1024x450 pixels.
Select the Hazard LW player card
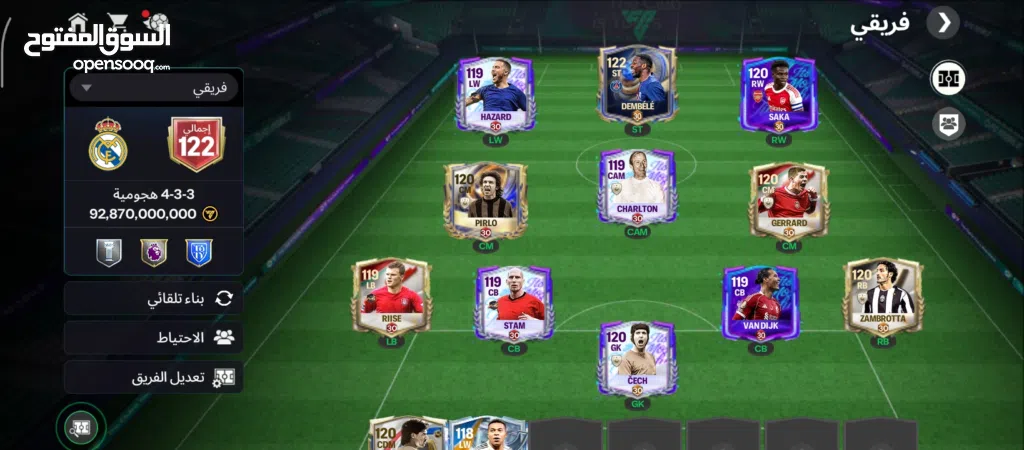495,94
